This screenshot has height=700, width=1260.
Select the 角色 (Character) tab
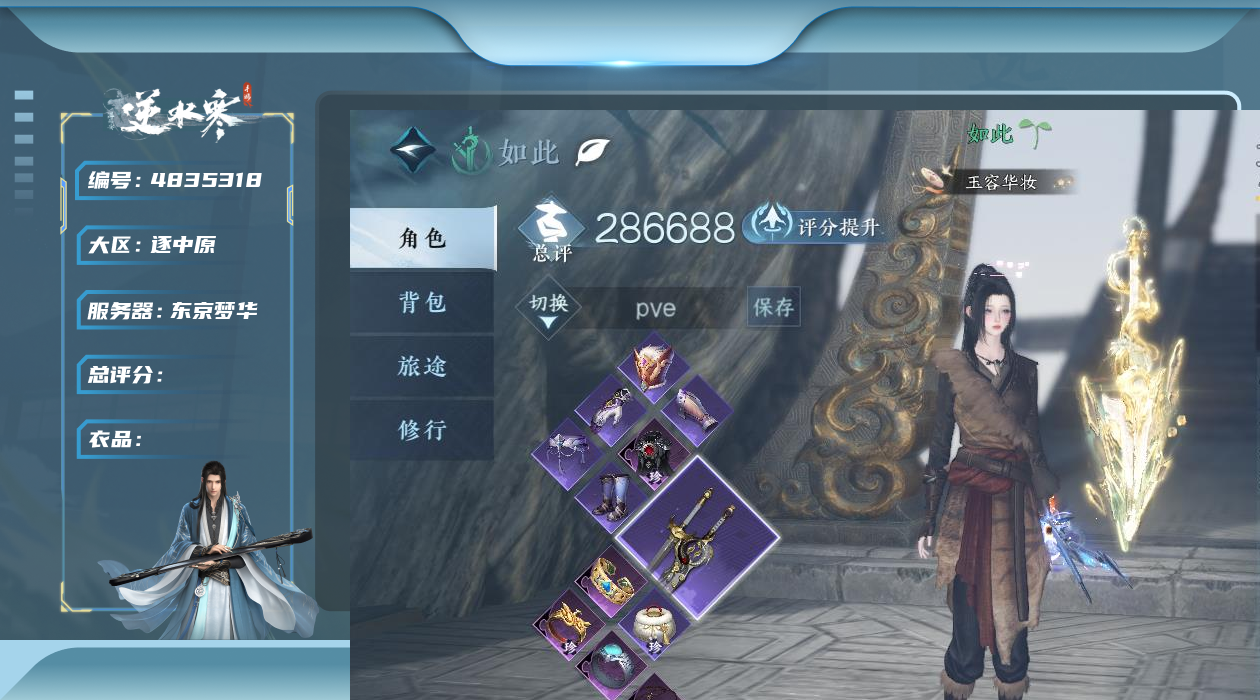pos(422,239)
